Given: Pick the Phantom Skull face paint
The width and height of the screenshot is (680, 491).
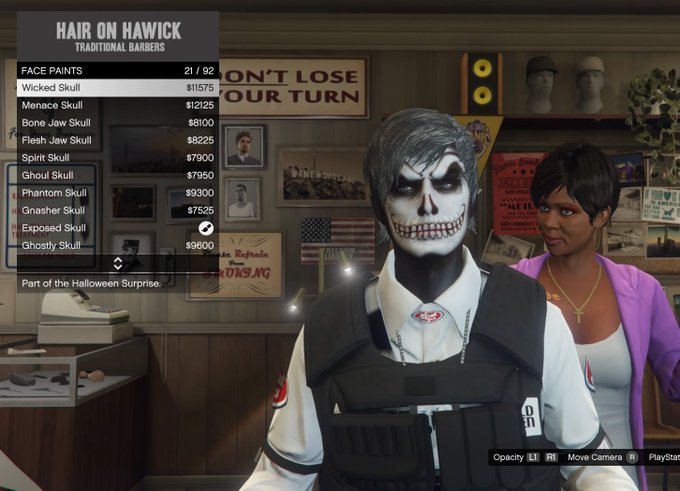Looking at the screenshot, I should pos(117,193).
